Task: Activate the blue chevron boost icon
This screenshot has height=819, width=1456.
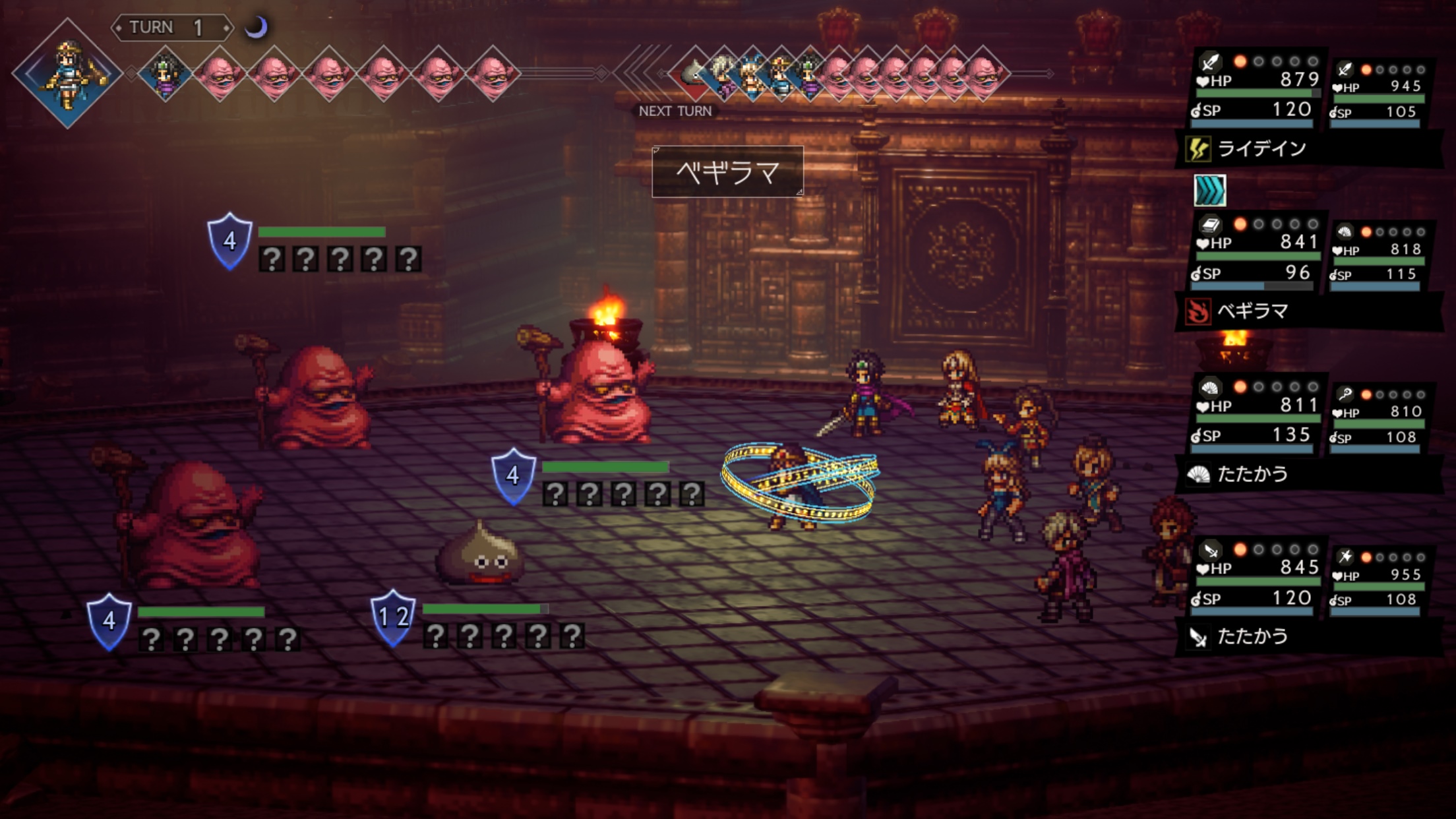Action: click(x=1210, y=191)
